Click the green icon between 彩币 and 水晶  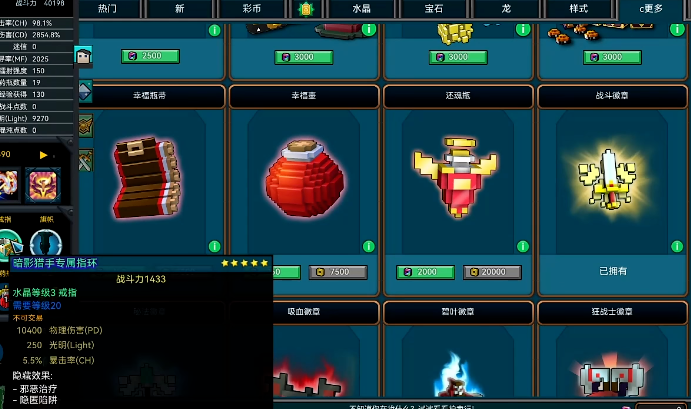[x=305, y=8]
